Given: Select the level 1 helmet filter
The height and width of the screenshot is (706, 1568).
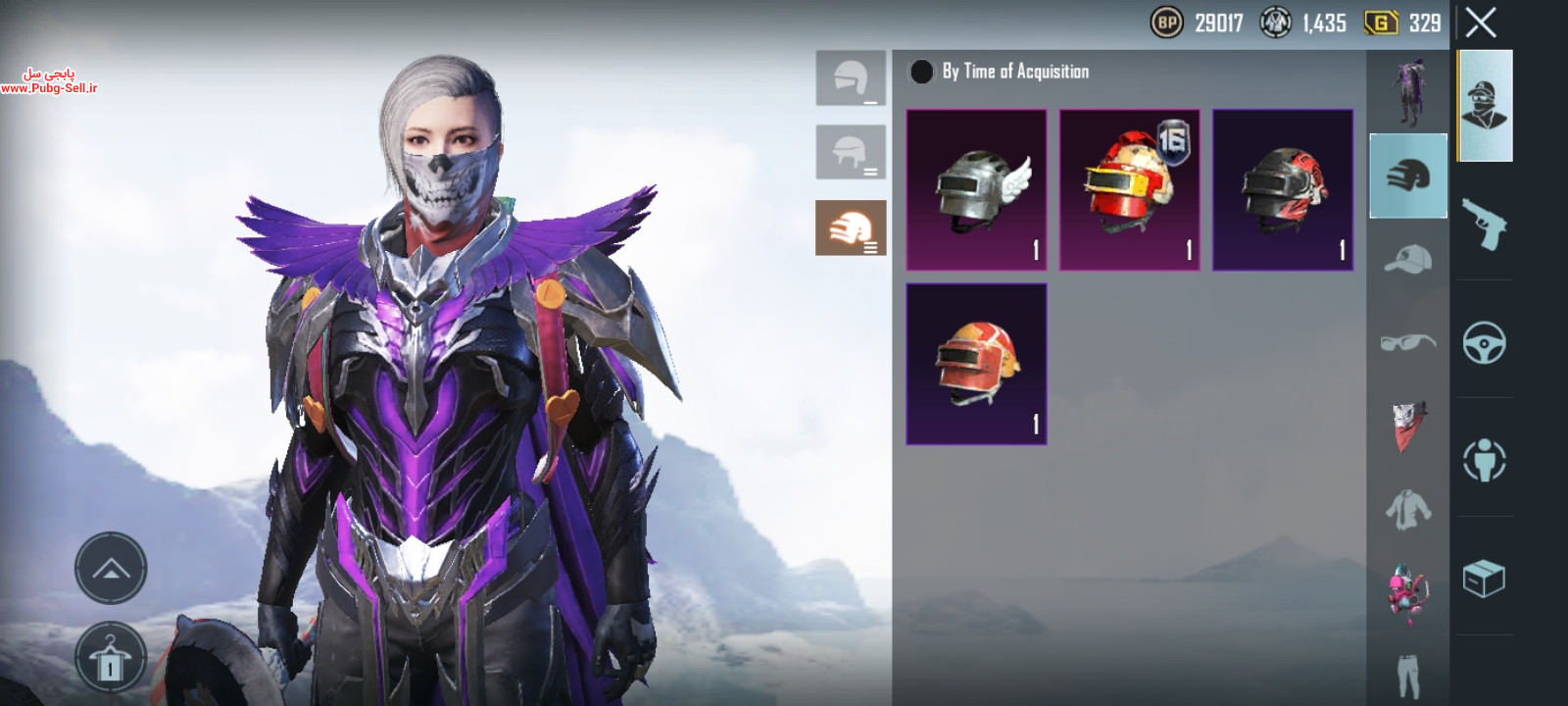Looking at the screenshot, I should (x=851, y=78).
